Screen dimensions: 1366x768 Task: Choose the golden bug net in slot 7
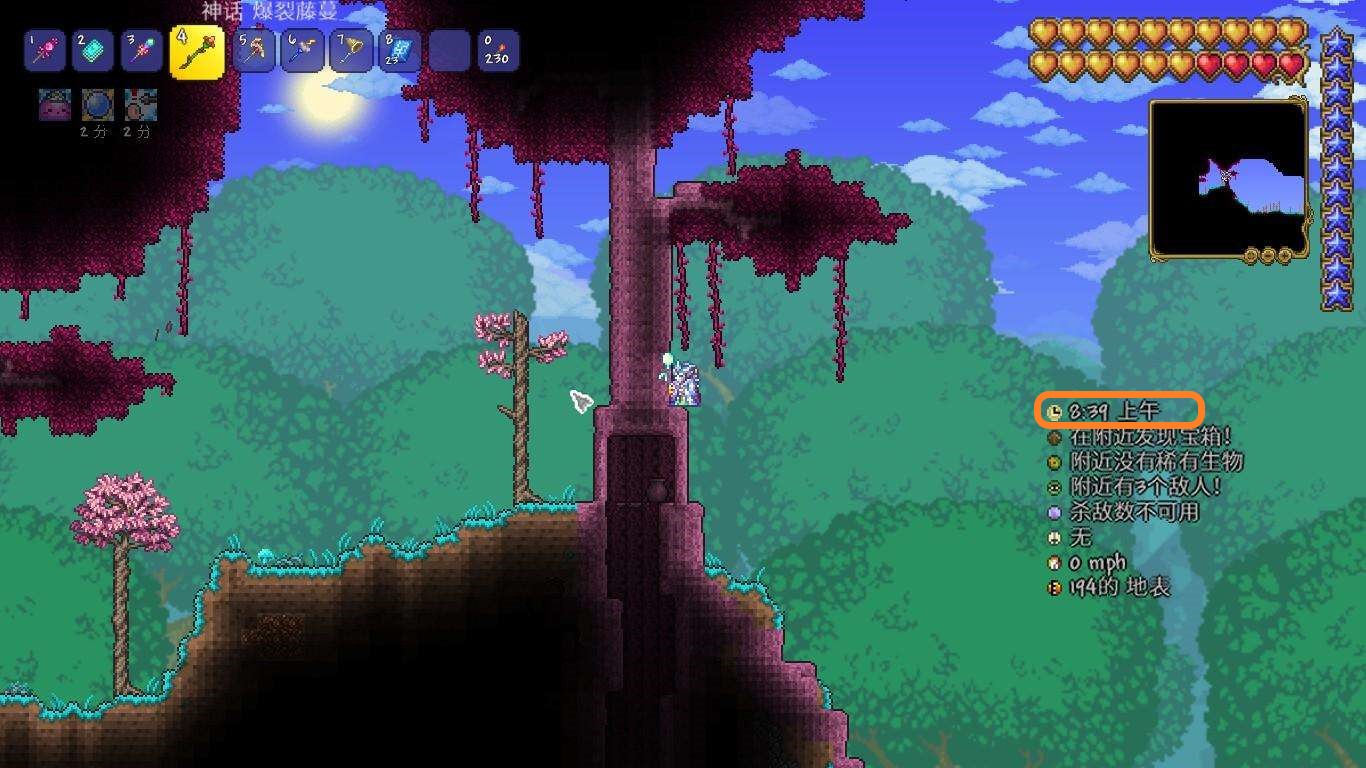pos(352,51)
